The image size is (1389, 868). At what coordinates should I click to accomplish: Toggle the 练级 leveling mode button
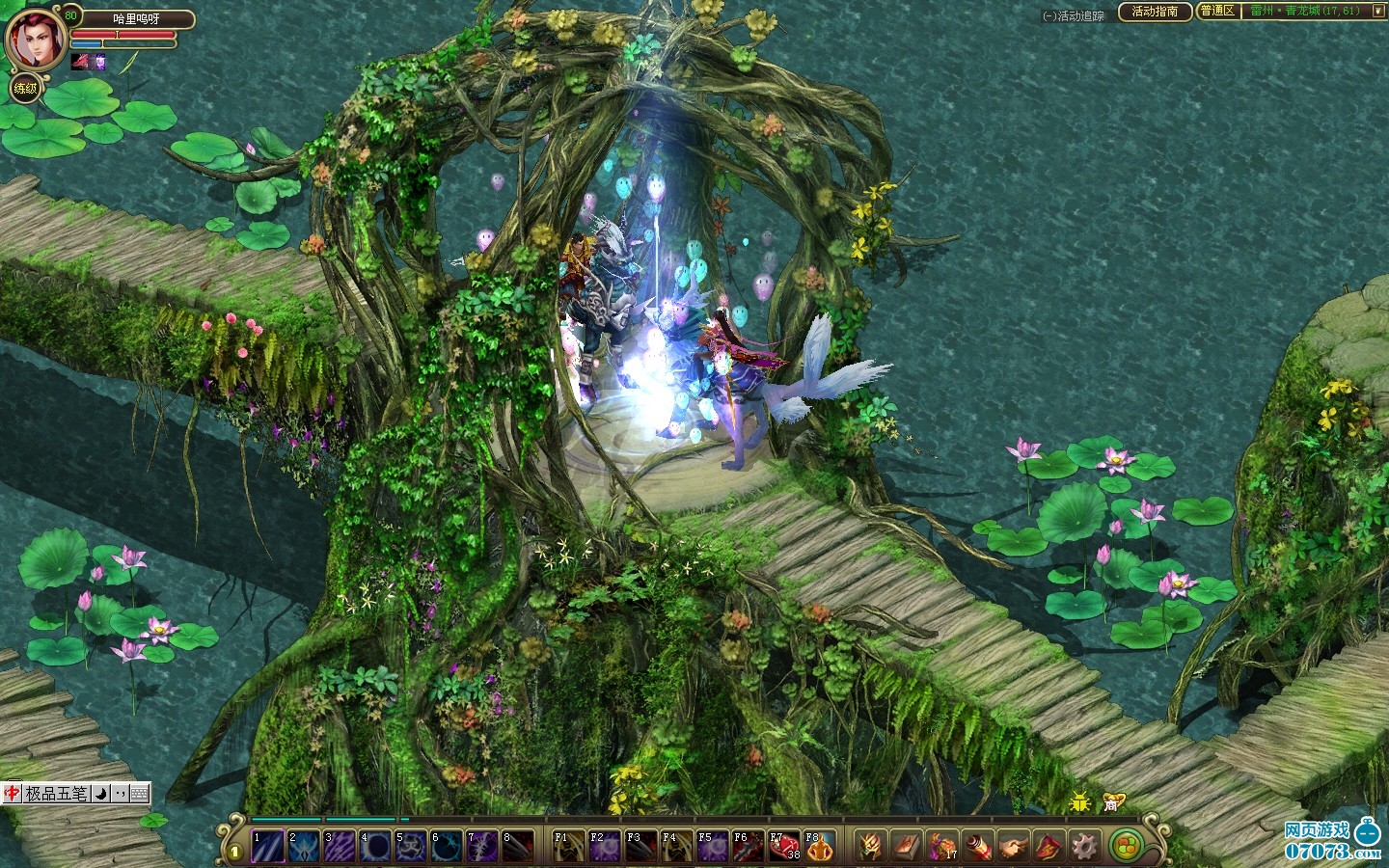(25, 89)
